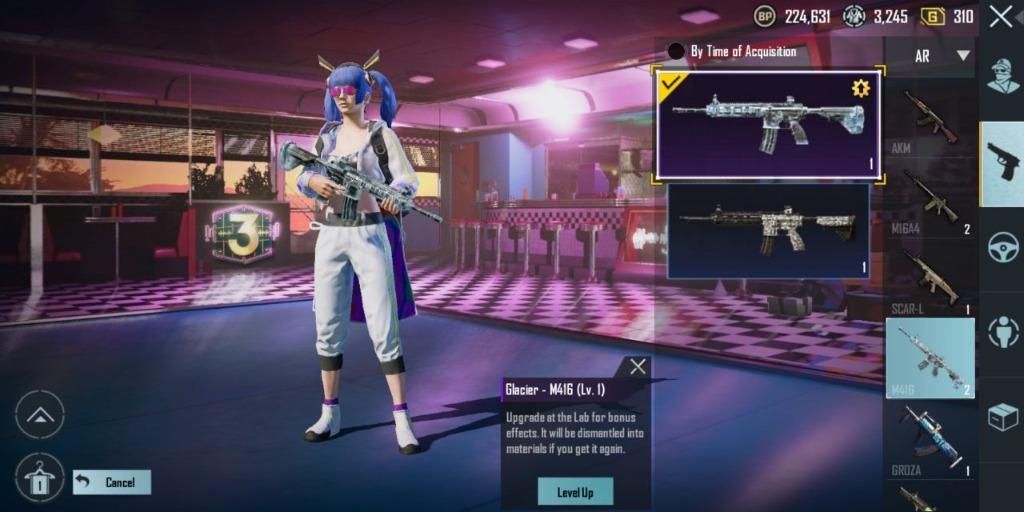This screenshot has width=1024, height=512.
Task: Click the gear icon on Glacier skin
Action: pyautogui.click(x=861, y=88)
